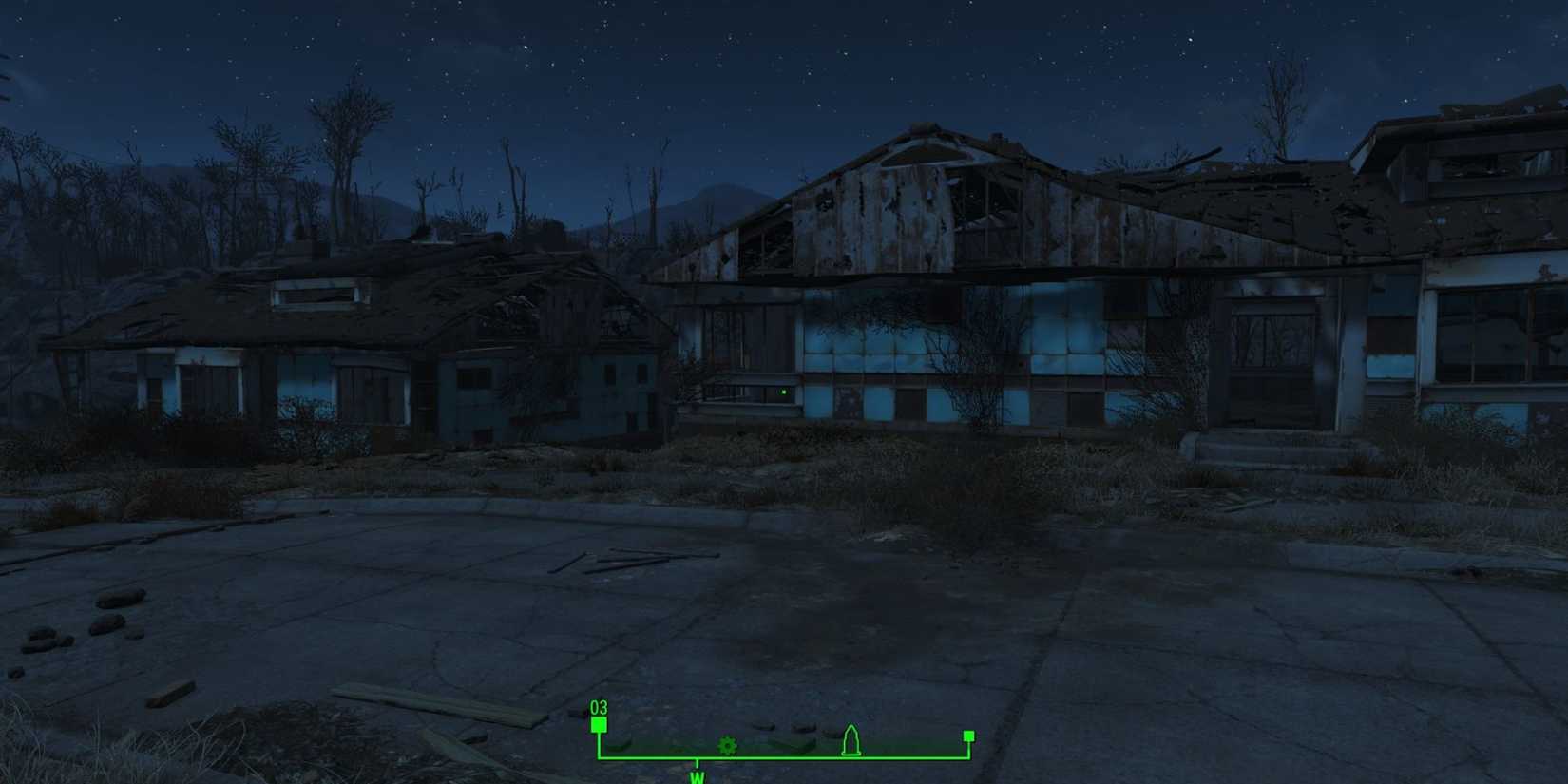The width and height of the screenshot is (1568, 784).
Task: Select the gear-shaped workshop marker on the compass
Action: (x=727, y=747)
